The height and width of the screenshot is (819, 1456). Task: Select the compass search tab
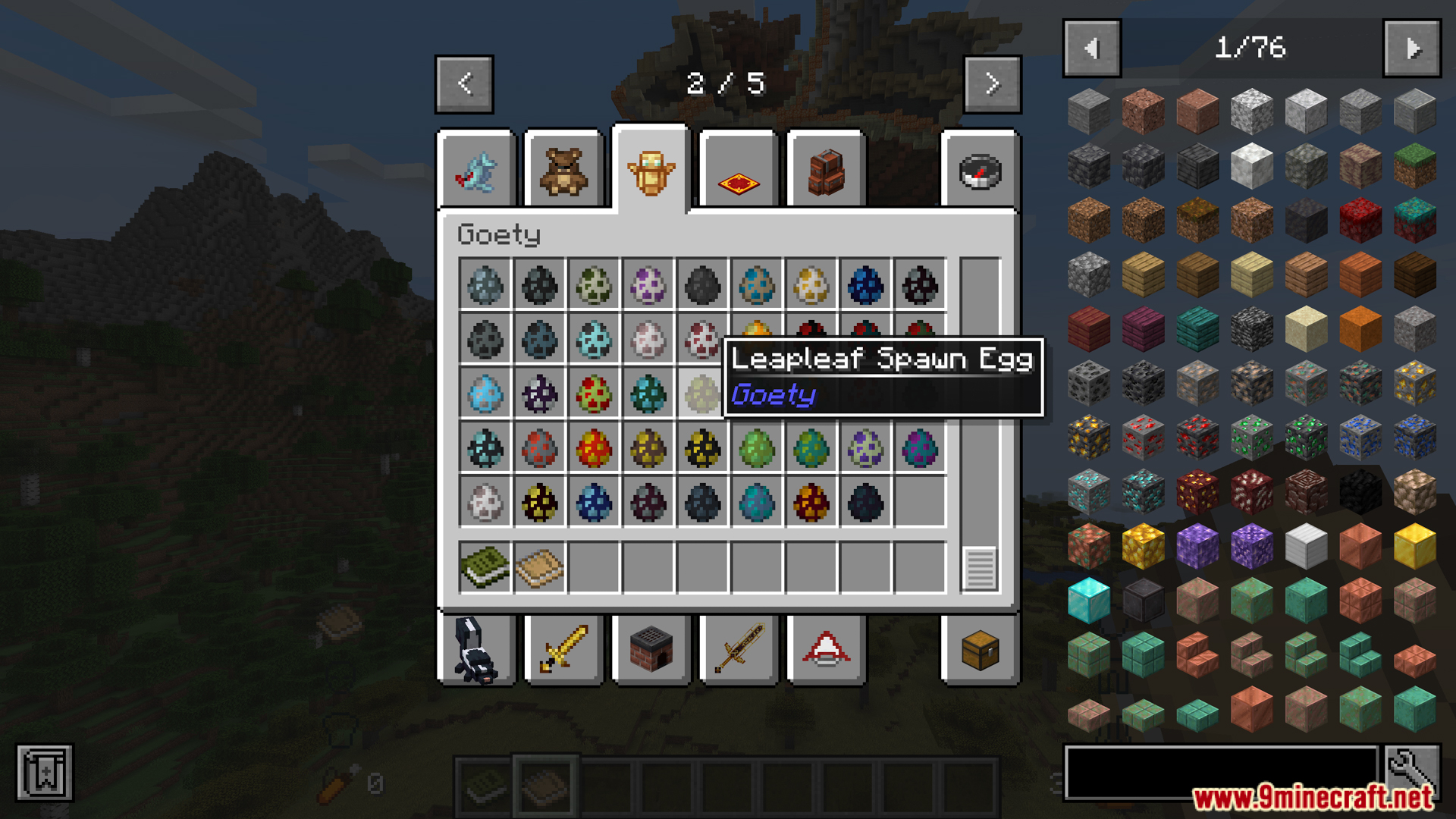pos(980,171)
